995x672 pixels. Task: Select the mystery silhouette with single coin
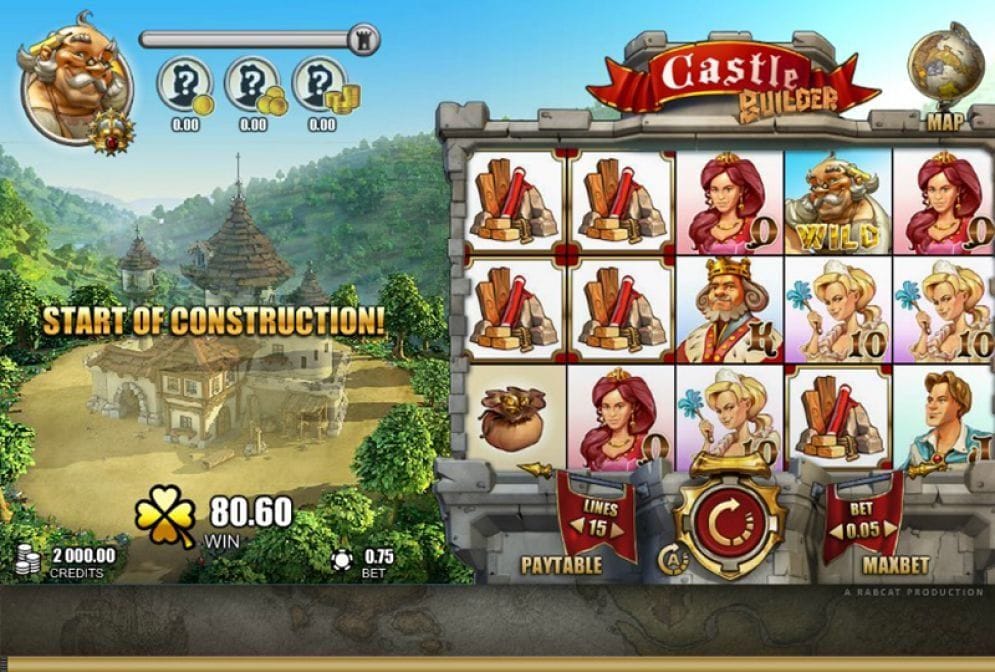(x=186, y=85)
